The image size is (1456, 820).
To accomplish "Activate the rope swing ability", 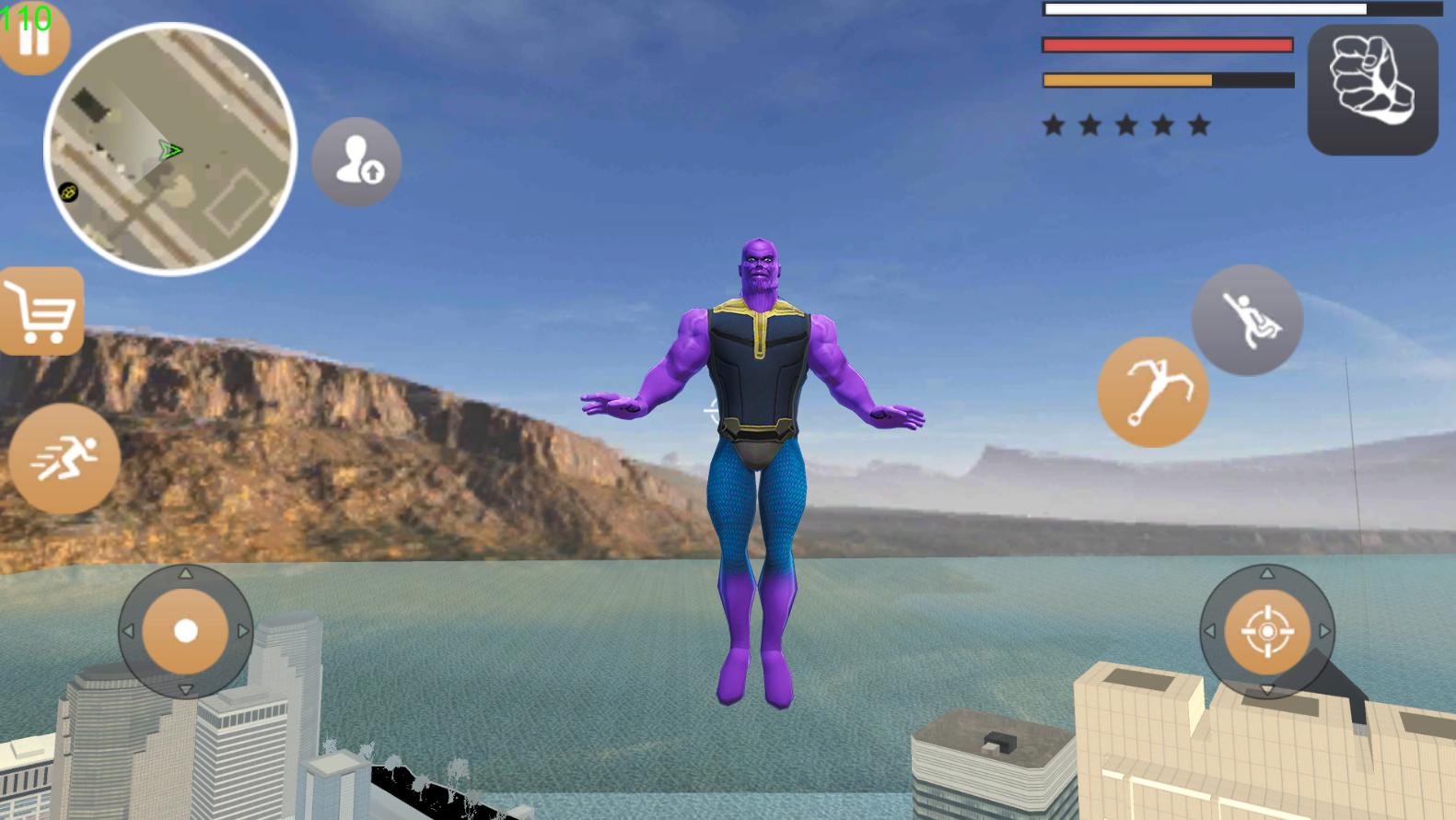I will tap(1248, 318).
